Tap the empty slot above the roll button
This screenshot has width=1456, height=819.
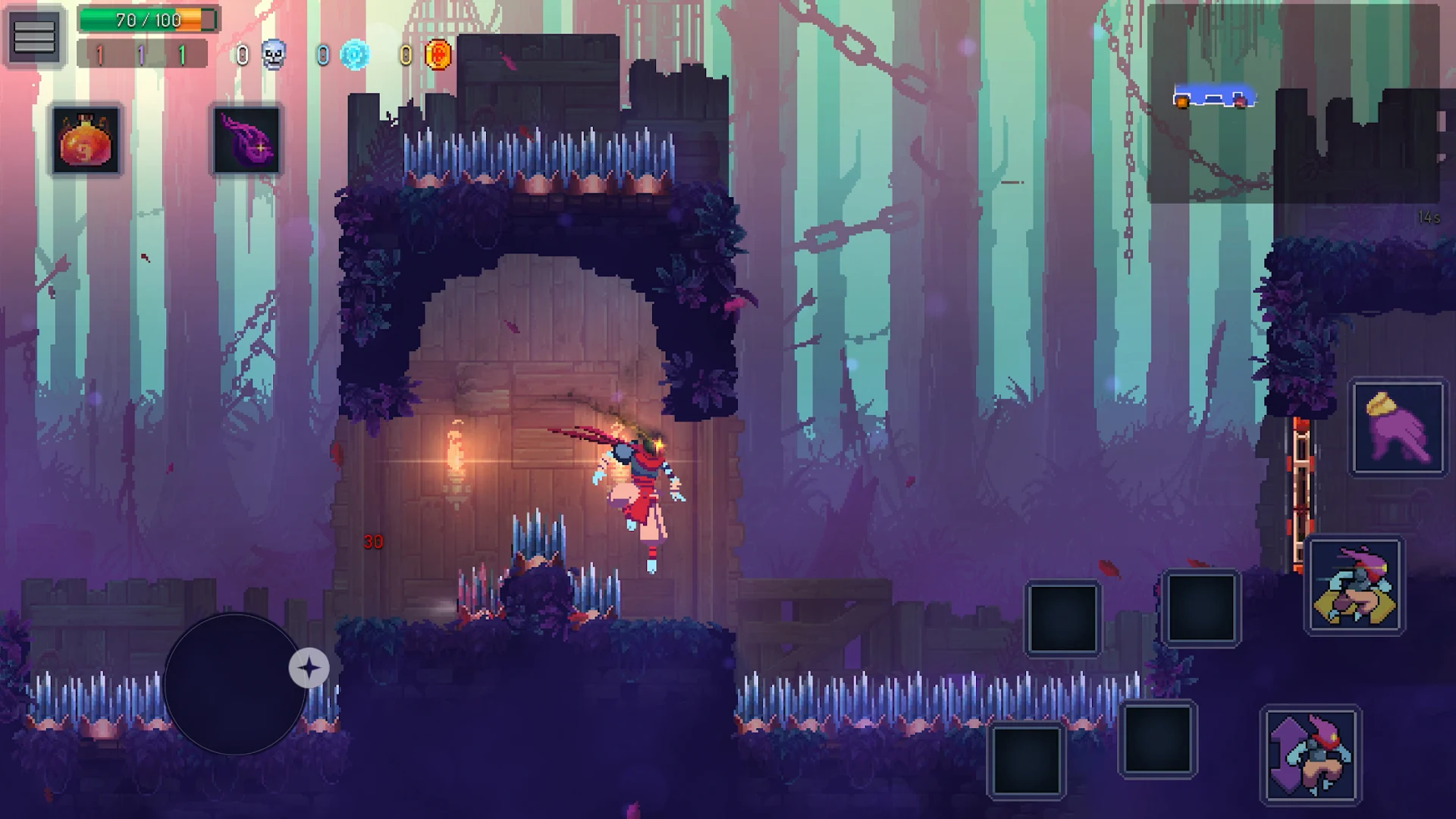1203,608
